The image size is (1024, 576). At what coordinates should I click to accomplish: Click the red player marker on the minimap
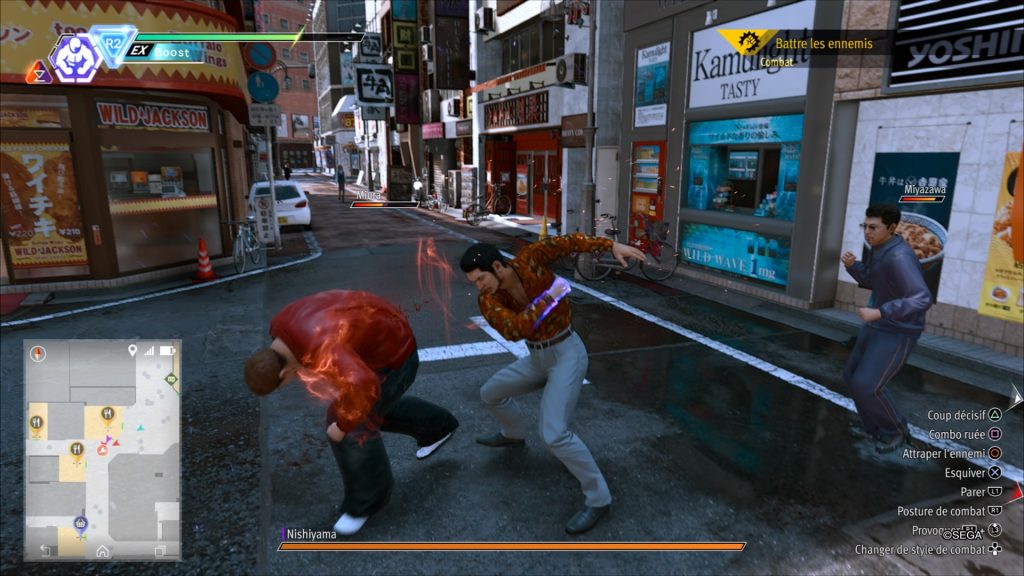[102, 450]
